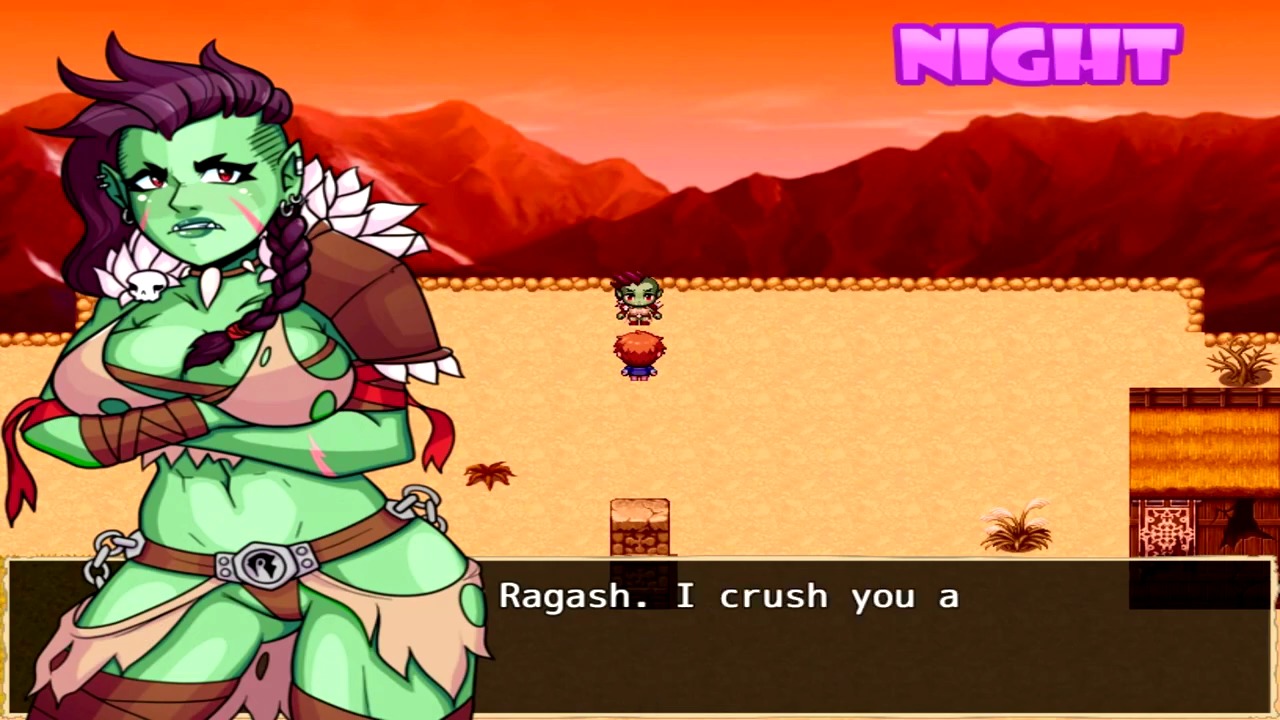This screenshot has height=720, width=1280.
Task: Click the dead tree beside the hut
Action: (1240, 360)
